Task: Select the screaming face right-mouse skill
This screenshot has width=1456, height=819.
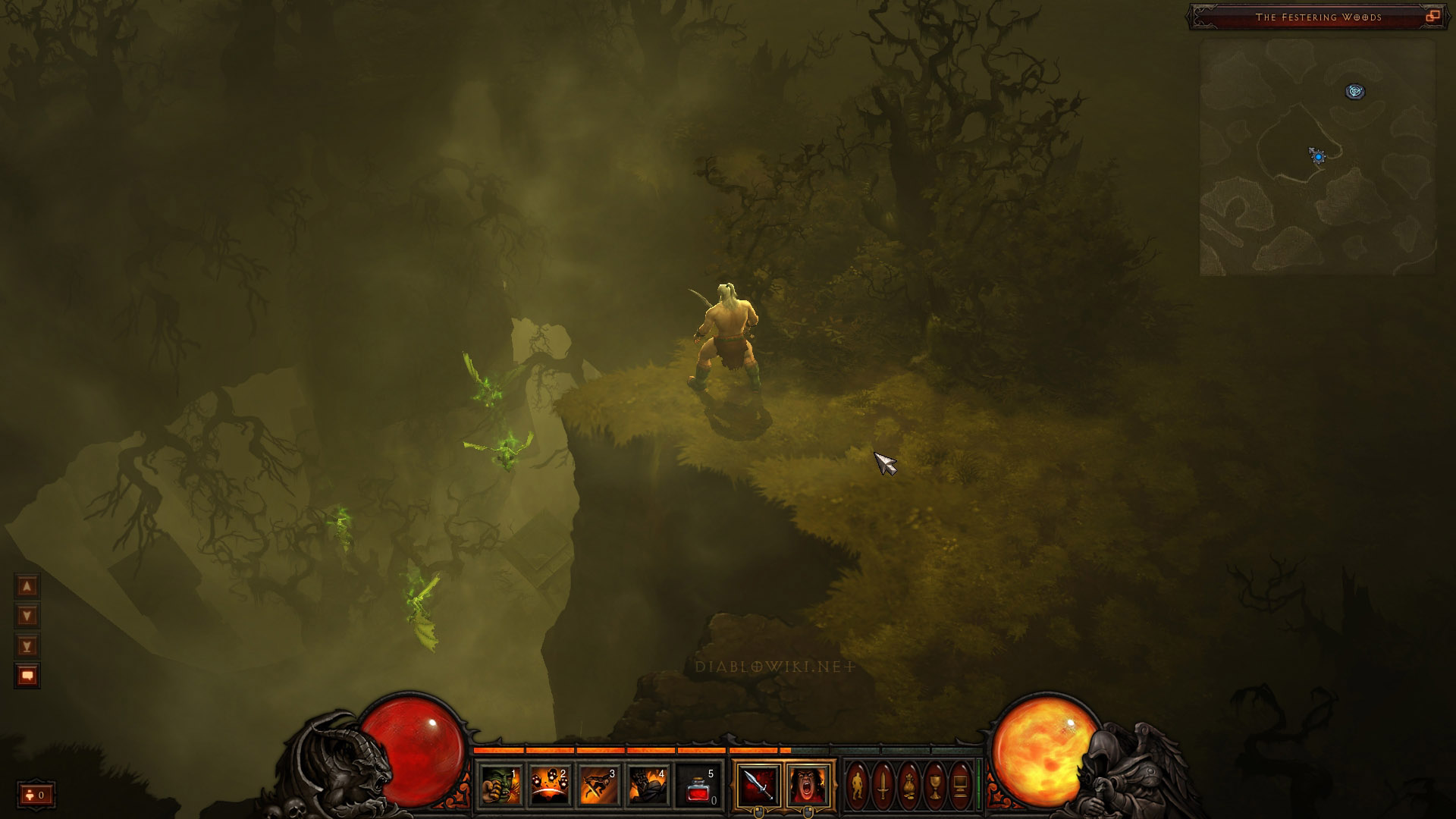Action: [x=808, y=786]
